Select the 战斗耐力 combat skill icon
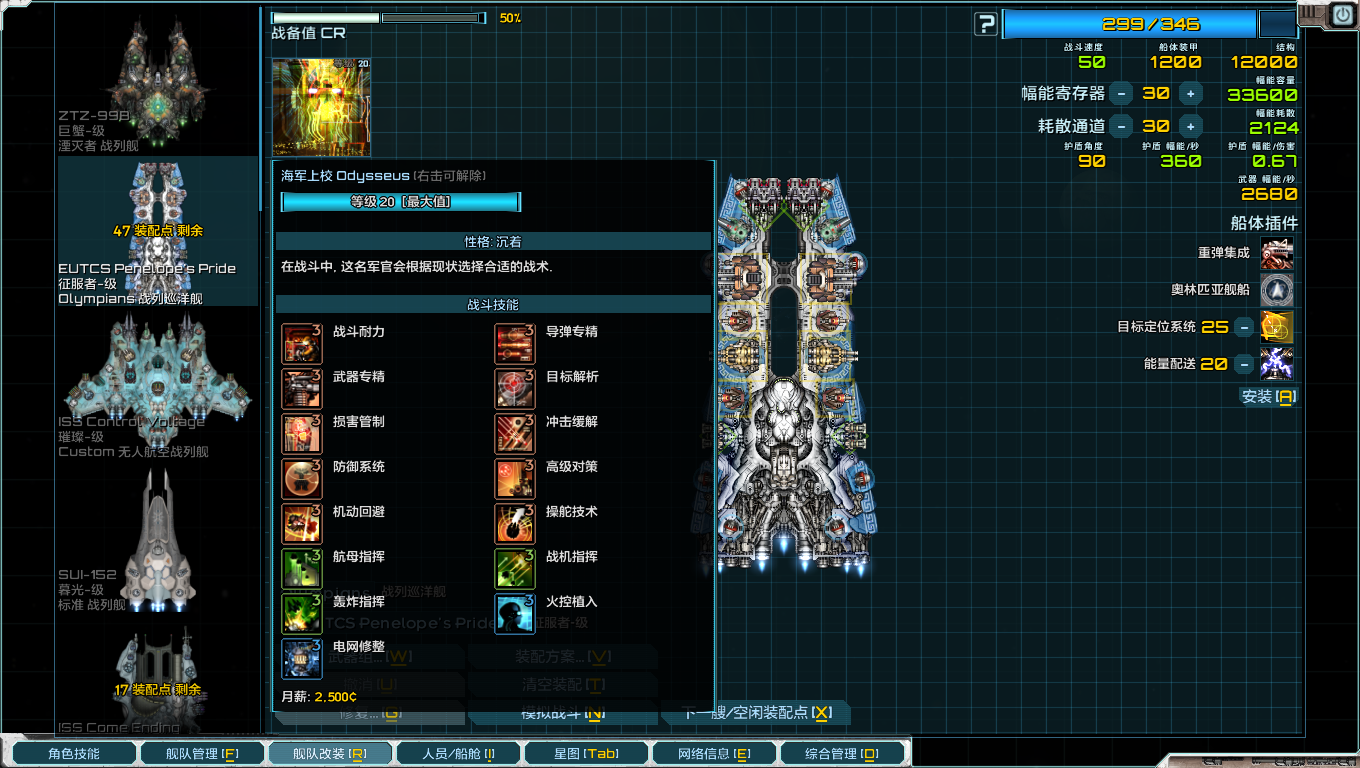The height and width of the screenshot is (768, 1360). 301,343
